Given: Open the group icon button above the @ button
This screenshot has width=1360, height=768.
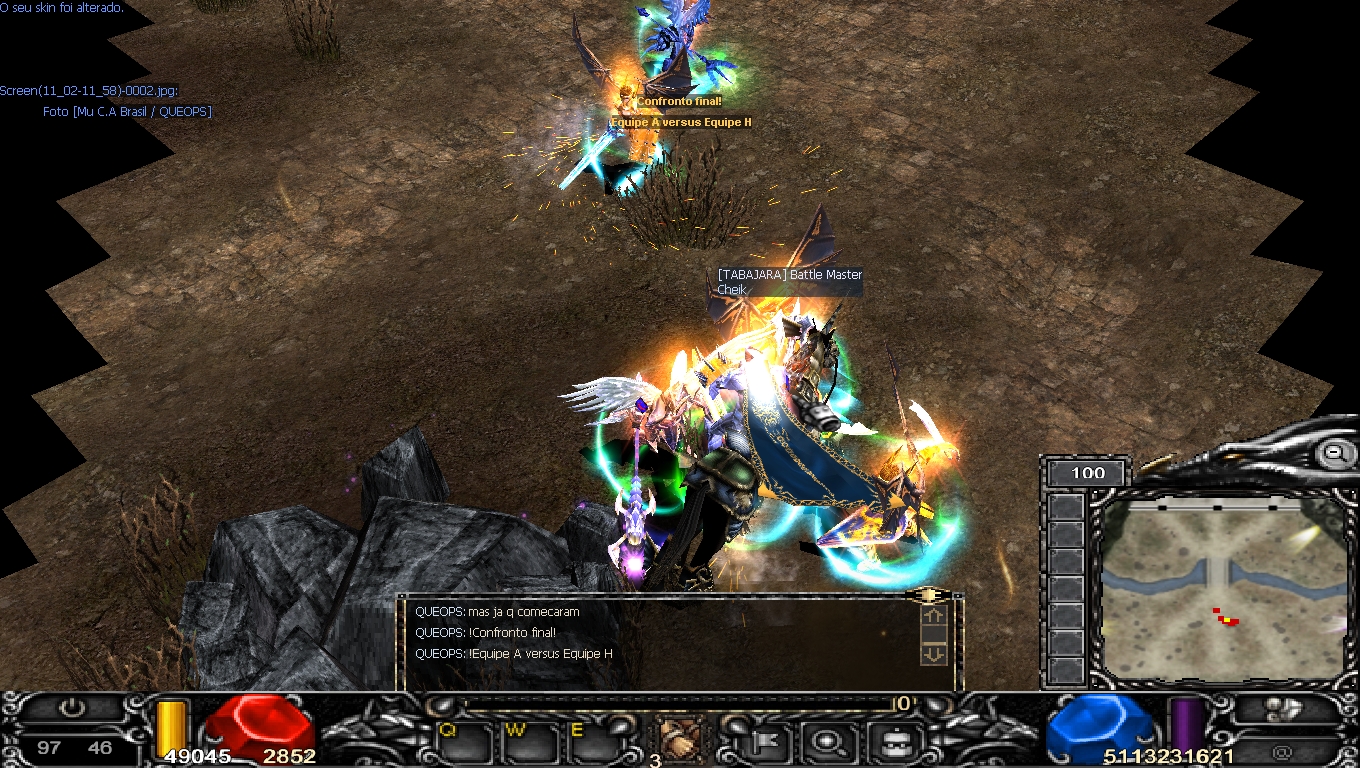Looking at the screenshot, I should pyautogui.click(x=1282, y=709).
